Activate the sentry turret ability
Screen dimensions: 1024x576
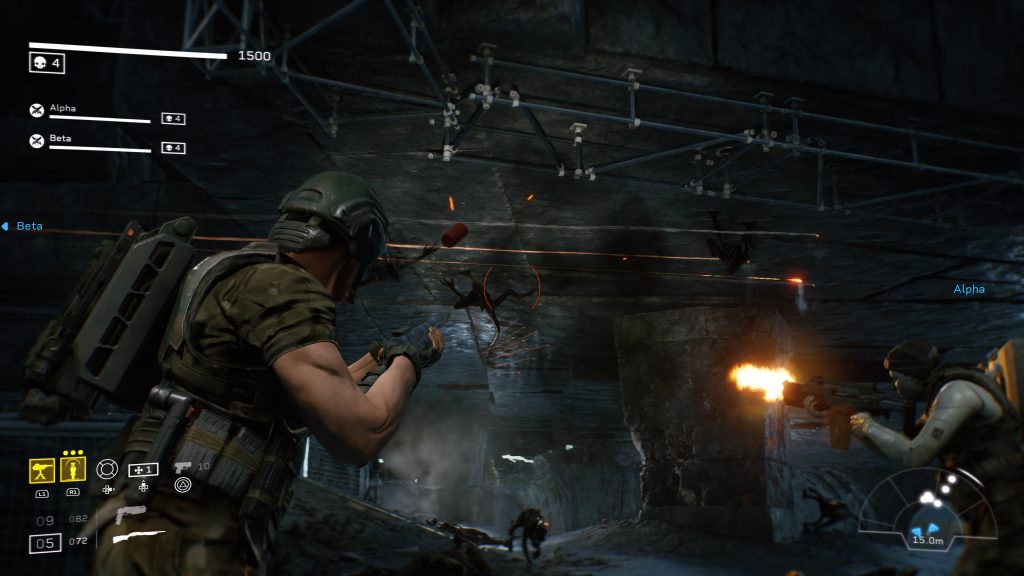(42, 470)
